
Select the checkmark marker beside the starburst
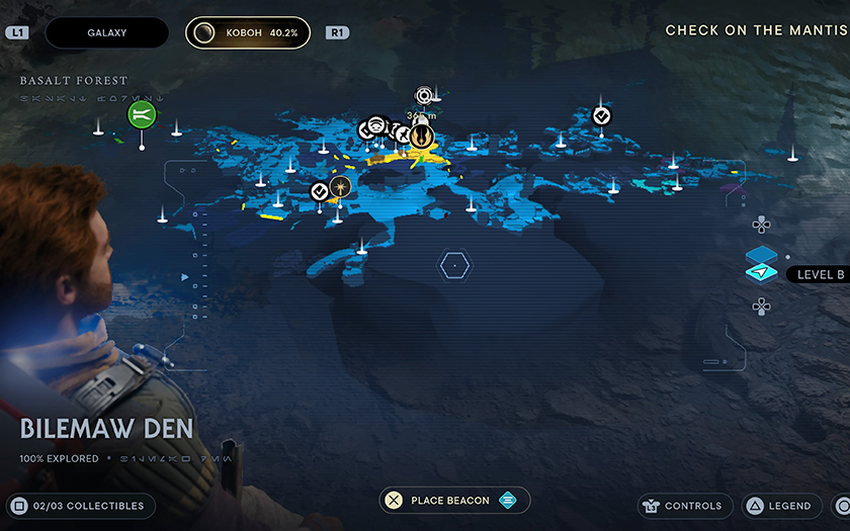pos(320,191)
